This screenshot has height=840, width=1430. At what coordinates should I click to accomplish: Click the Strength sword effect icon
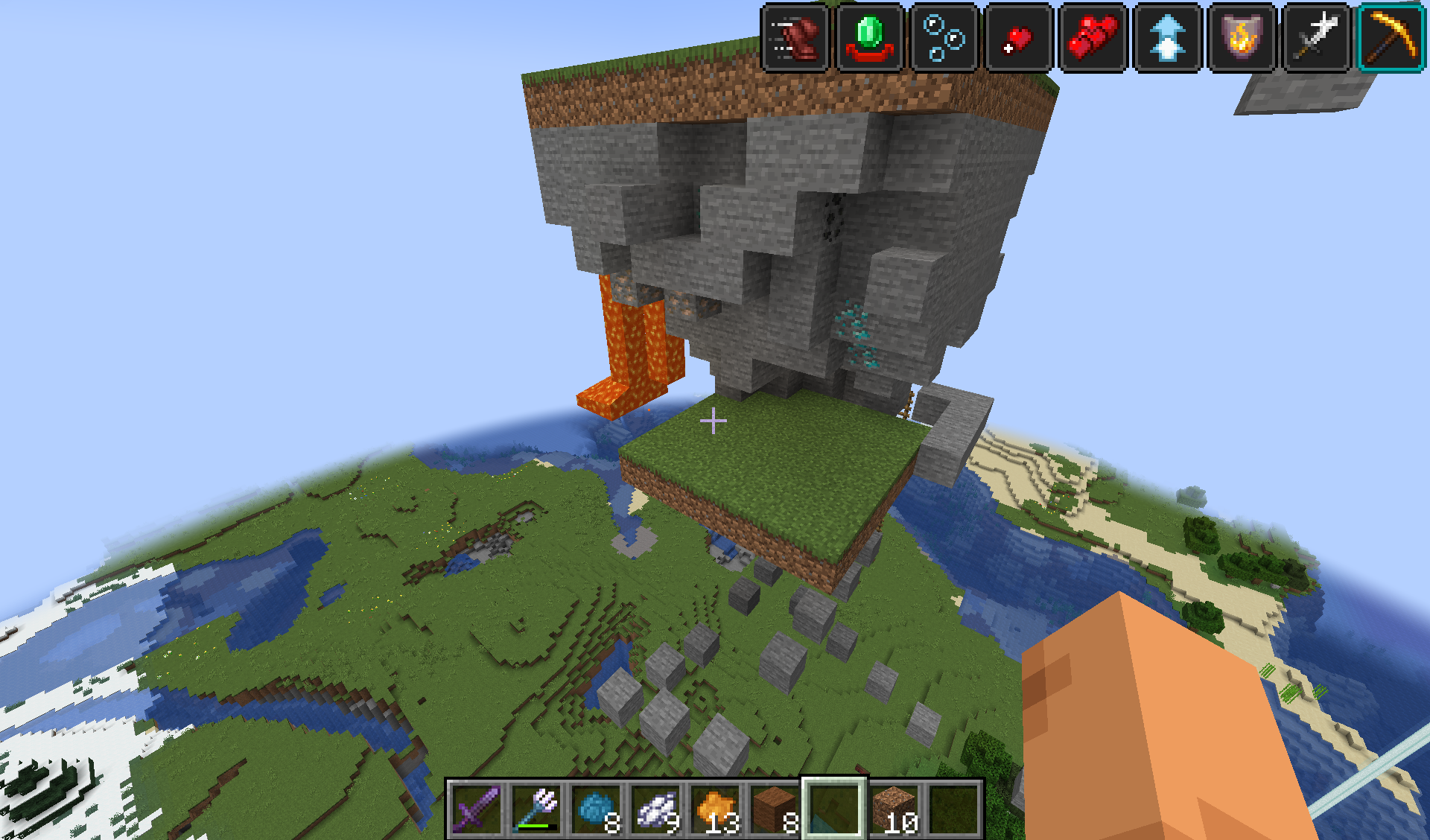[1316, 37]
